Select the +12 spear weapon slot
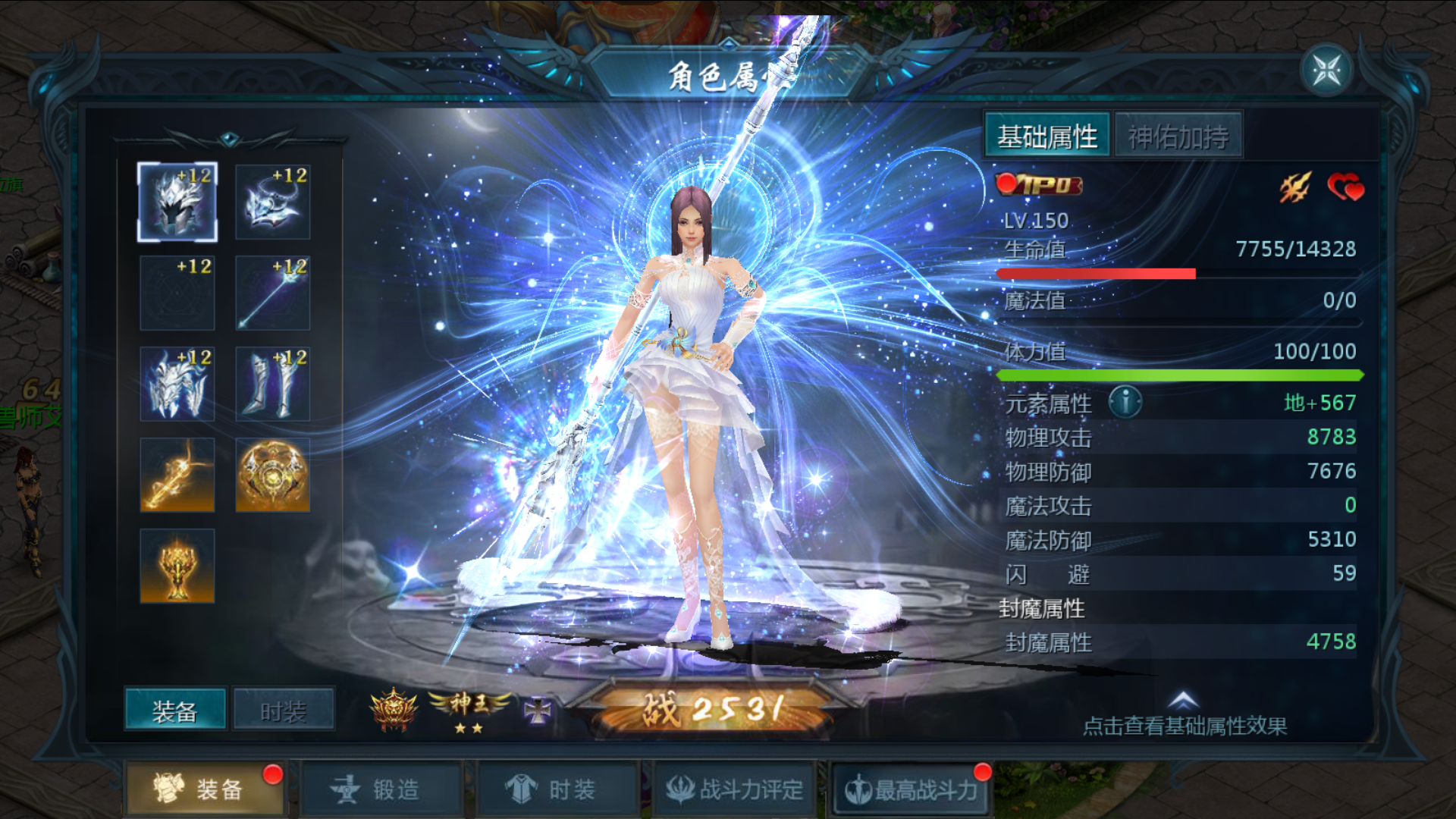The height and width of the screenshot is (819, 1456). pyautogui.click(x=273, y=293)
